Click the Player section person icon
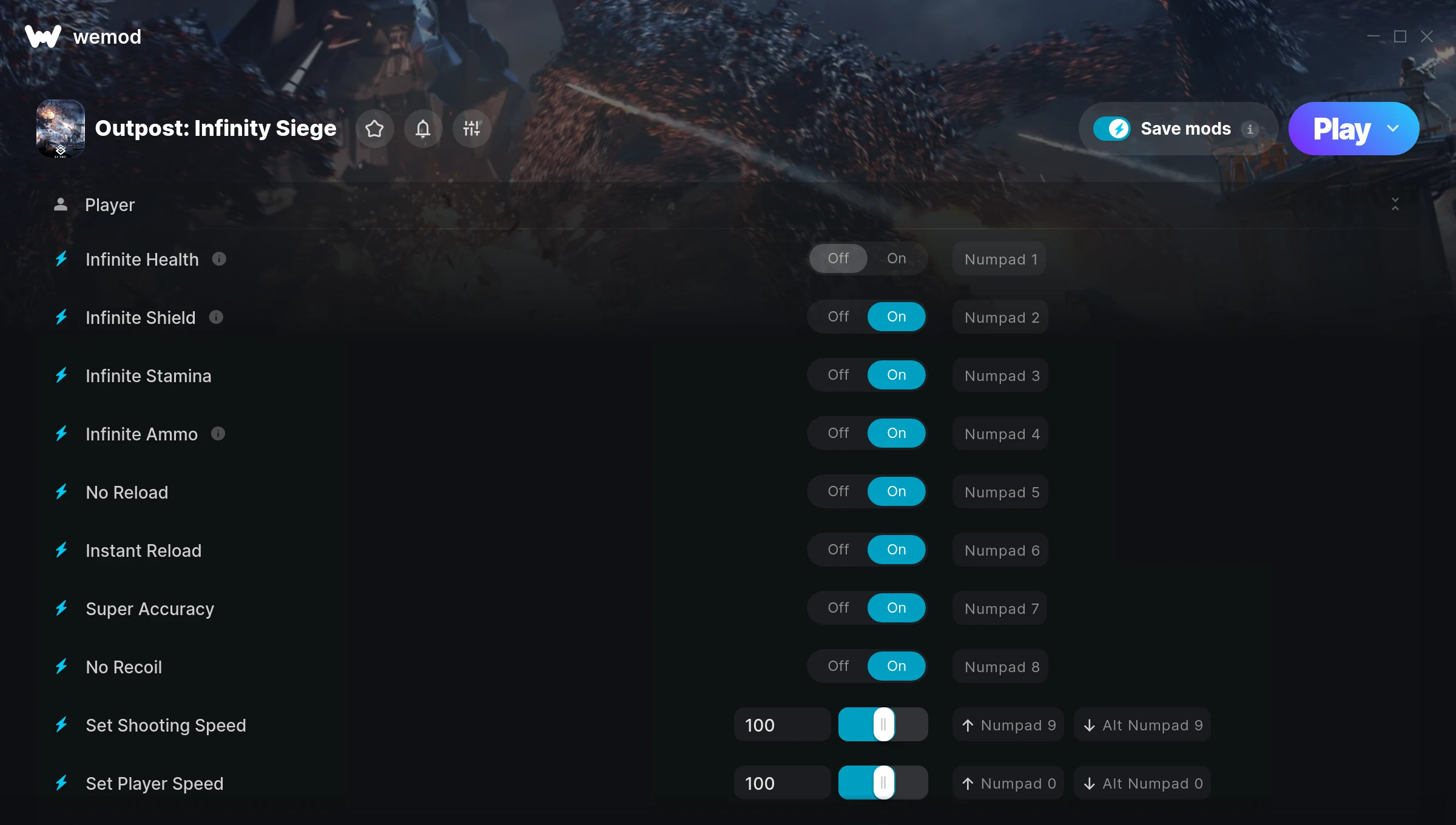 (x=61, y=204)
